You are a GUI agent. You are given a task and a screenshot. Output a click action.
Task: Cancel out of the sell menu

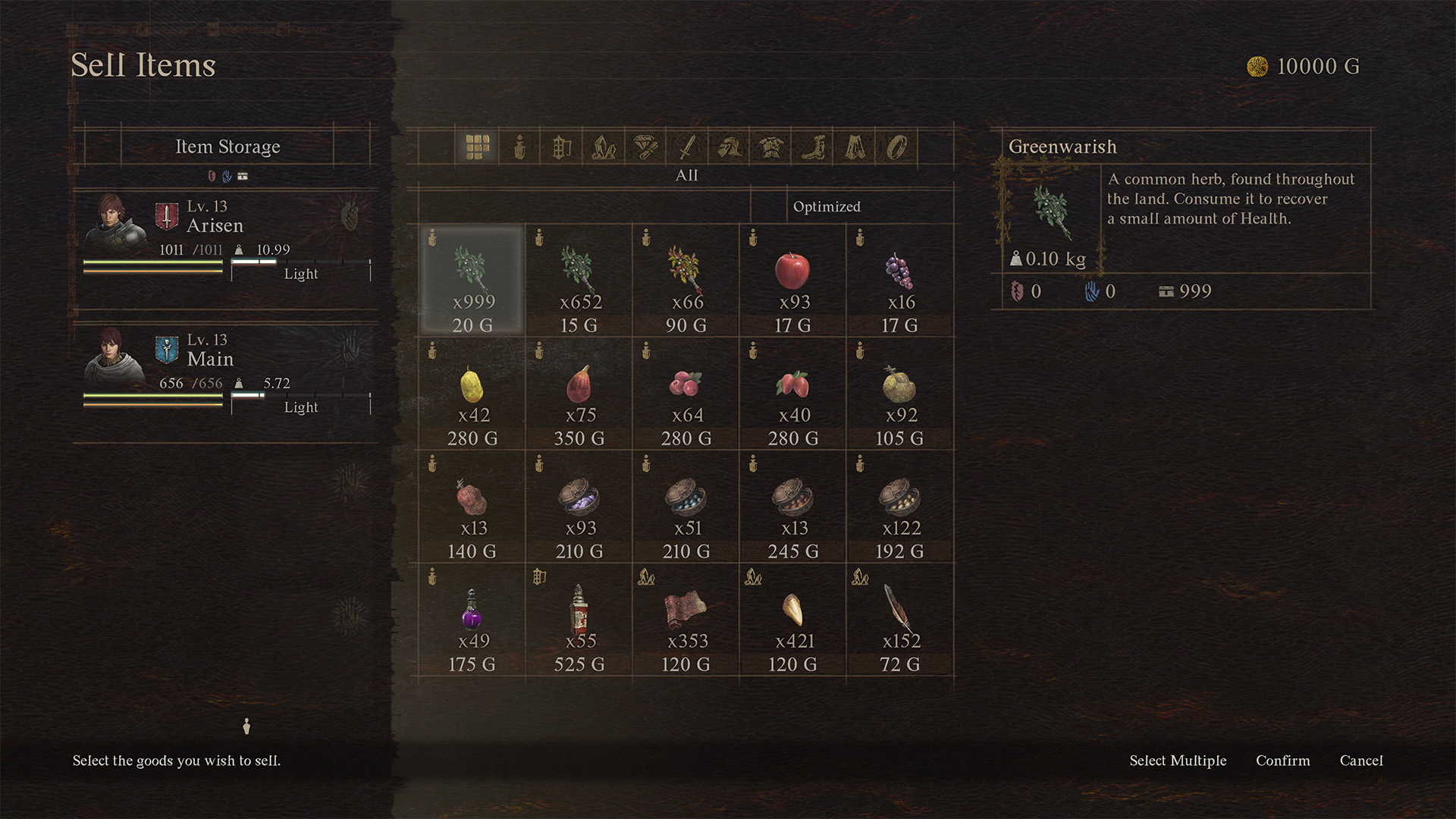(1360, 761)
